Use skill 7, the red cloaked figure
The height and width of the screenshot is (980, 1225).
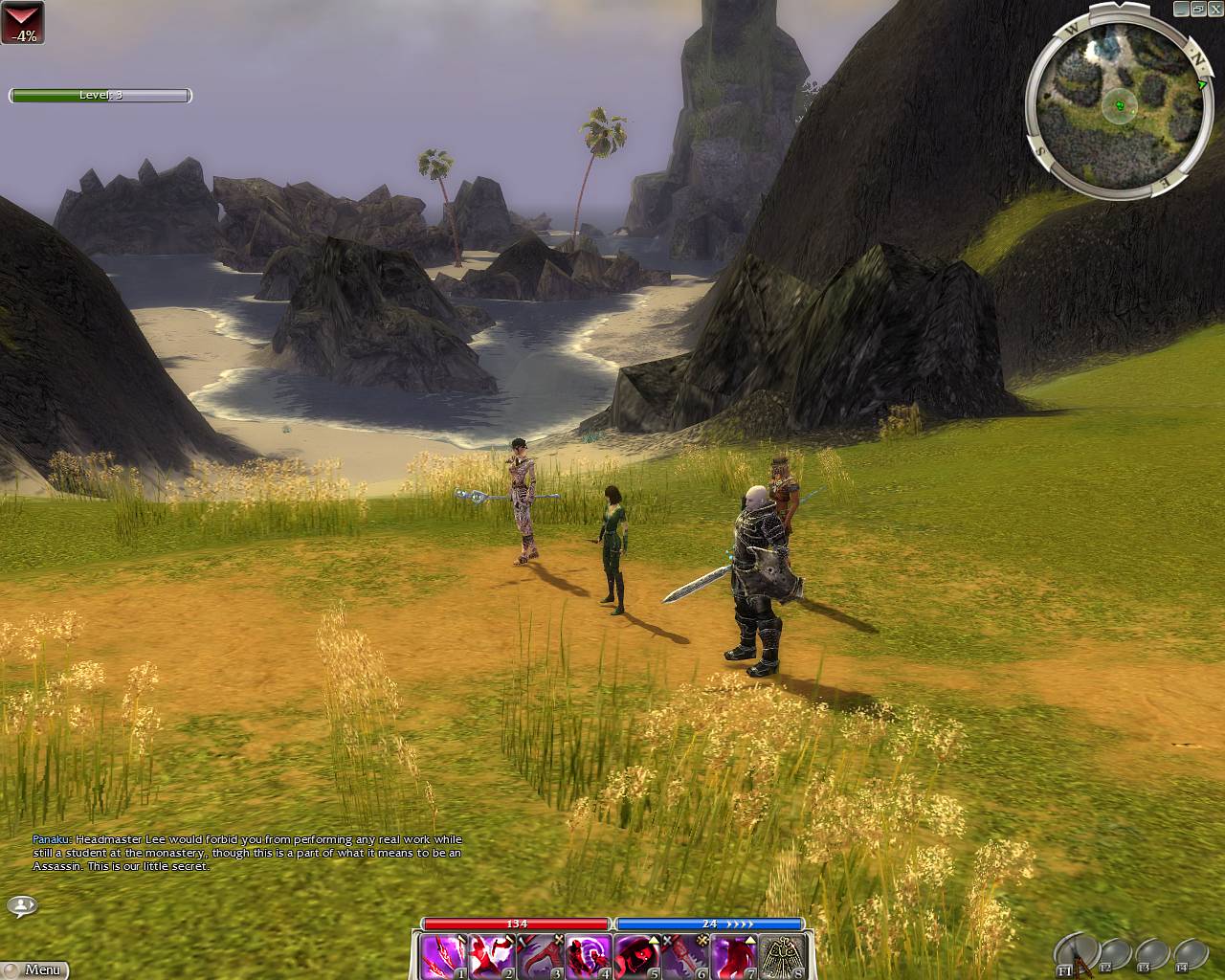733,956
